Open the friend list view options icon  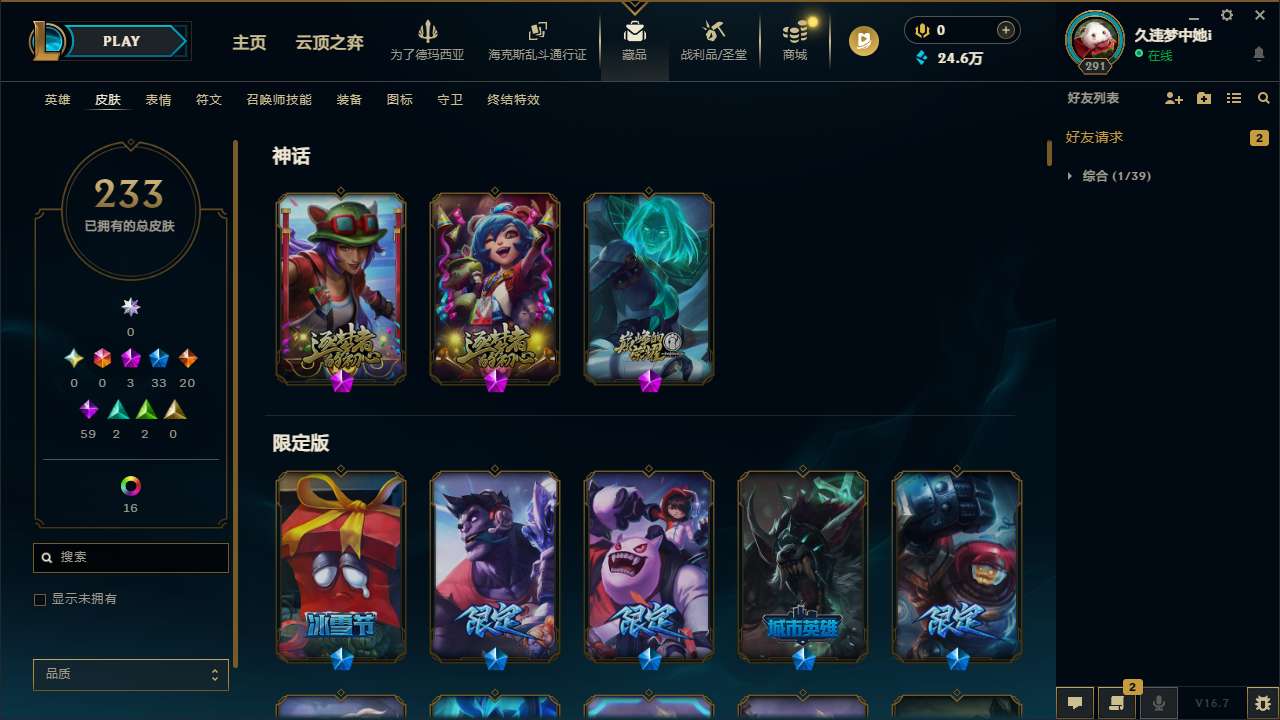click(1233, 98)
